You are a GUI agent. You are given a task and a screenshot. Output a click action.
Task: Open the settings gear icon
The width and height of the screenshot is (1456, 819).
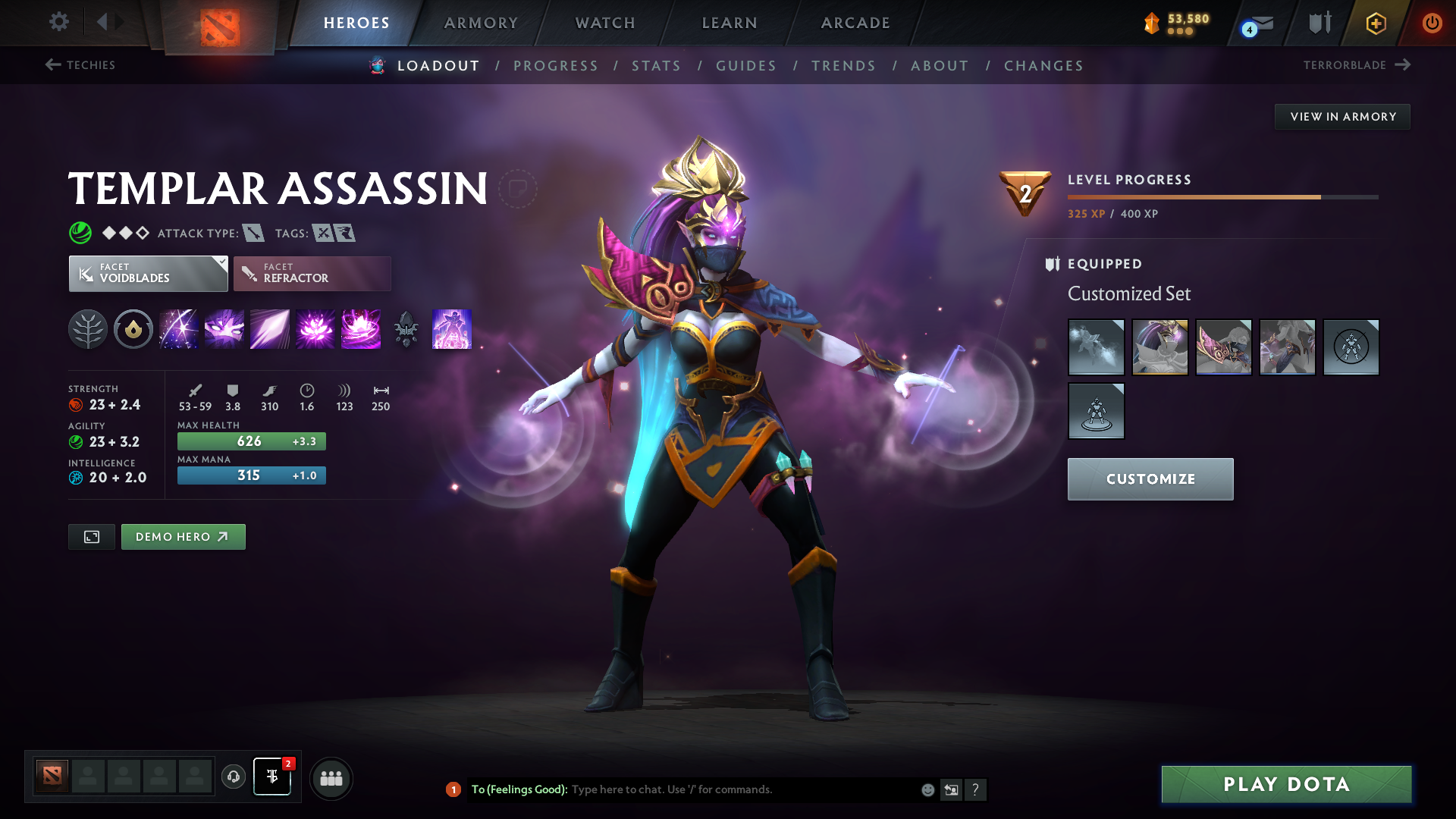coord(59,21)
